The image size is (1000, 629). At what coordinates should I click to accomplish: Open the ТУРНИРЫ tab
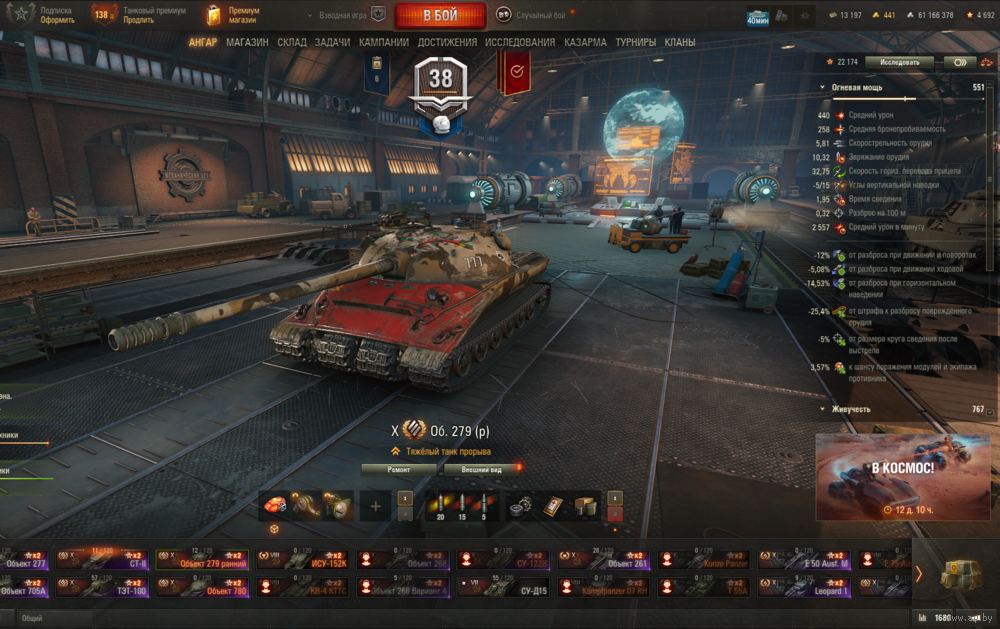(x=636, y=42)
